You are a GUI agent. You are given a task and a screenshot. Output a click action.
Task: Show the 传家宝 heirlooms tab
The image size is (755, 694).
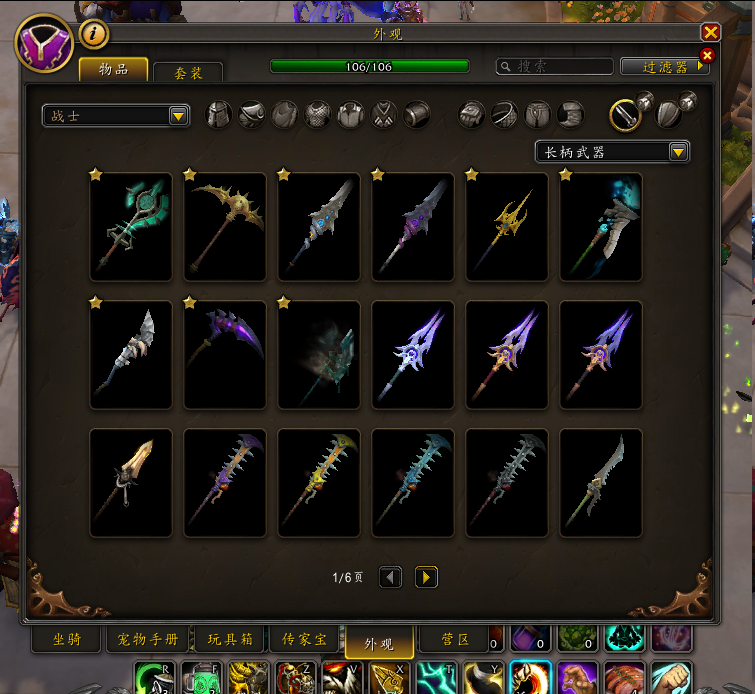point(304,640)
